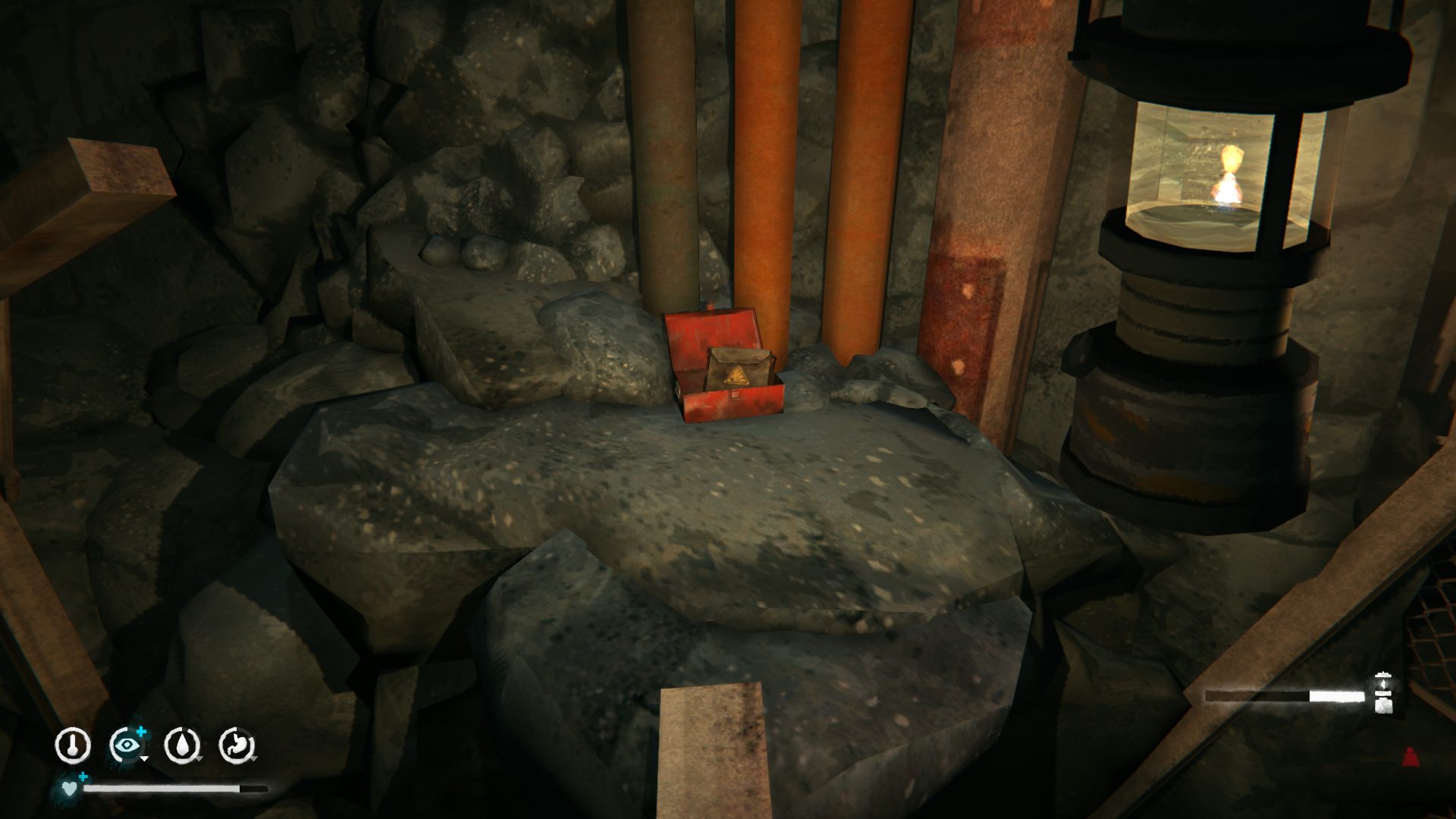Click the white lantern fuel icon
Image resolution: width=1456 pixels, height=819 pixels.
[1382, 692]
